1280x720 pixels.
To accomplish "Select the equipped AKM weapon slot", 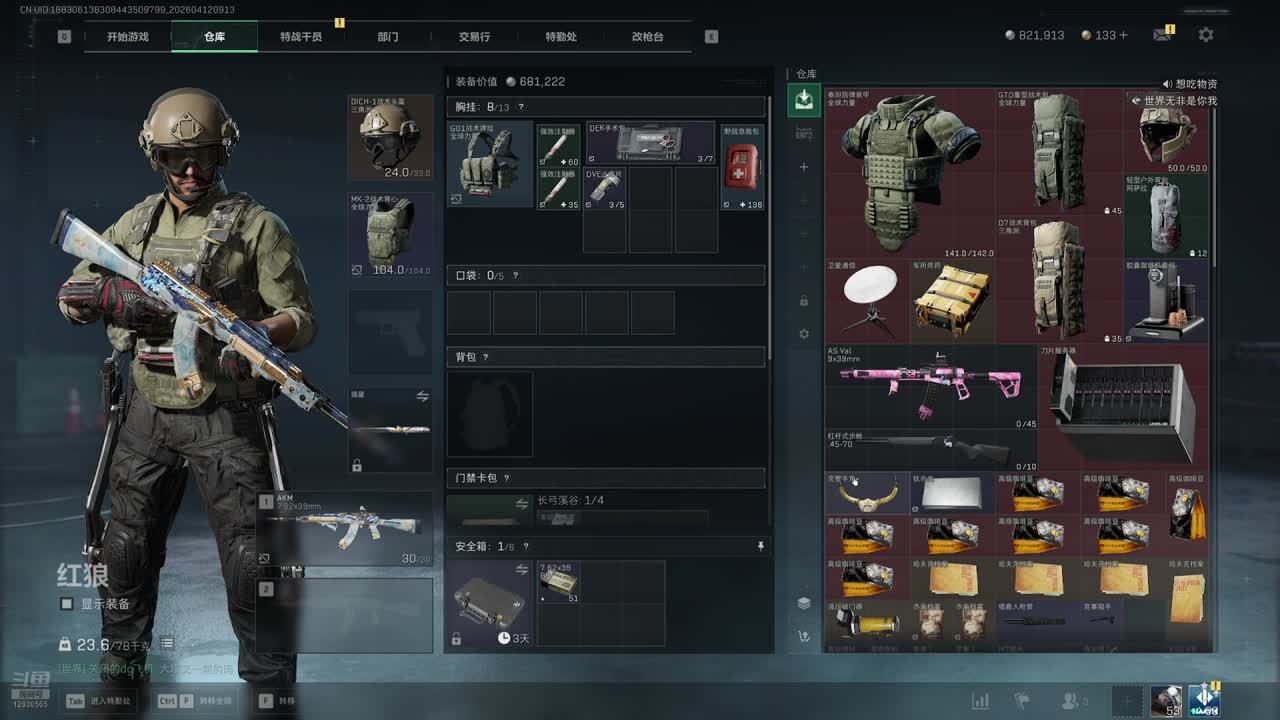I will 345,528.
